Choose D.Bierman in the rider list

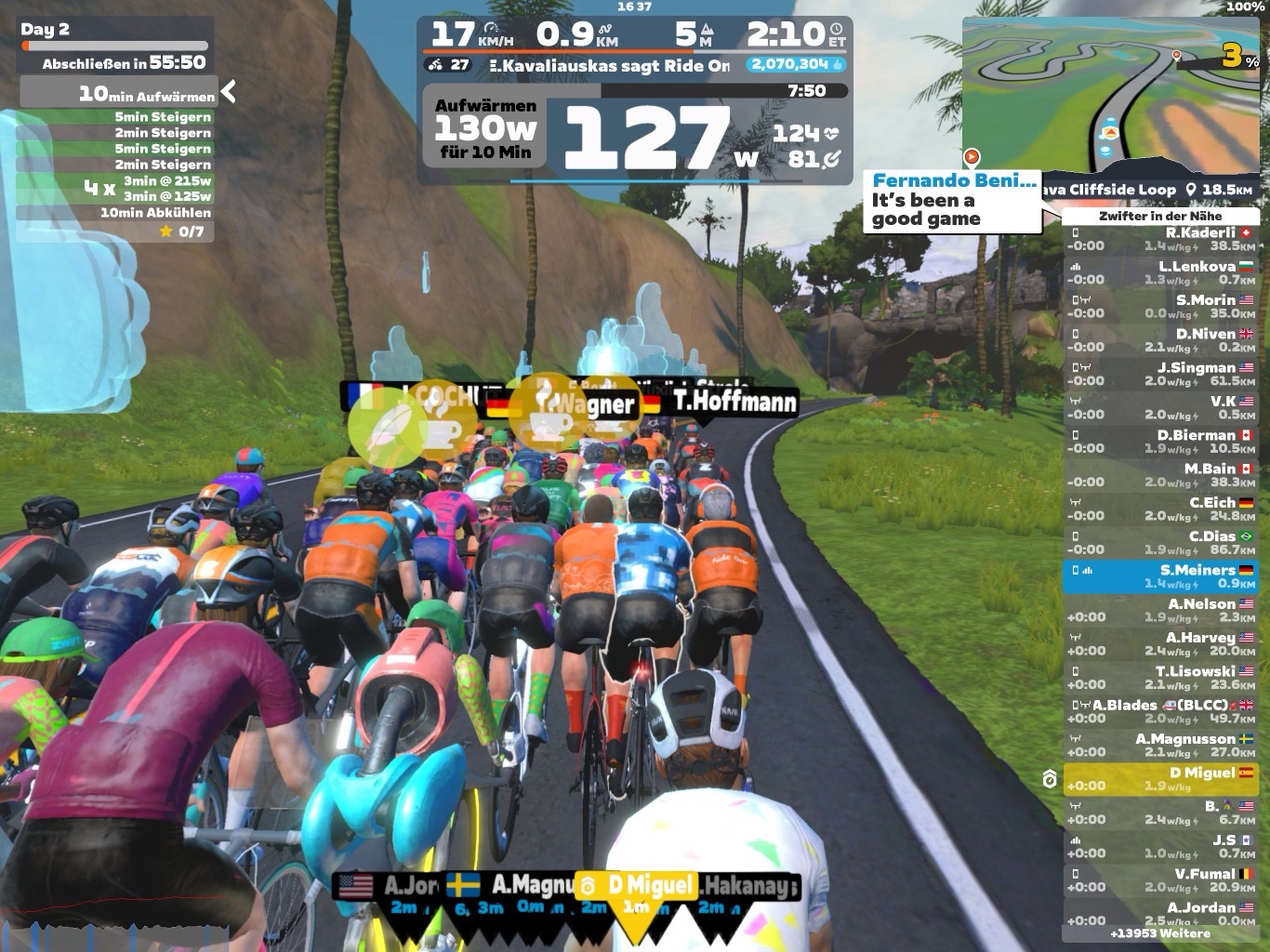(x=1160, y=442)
